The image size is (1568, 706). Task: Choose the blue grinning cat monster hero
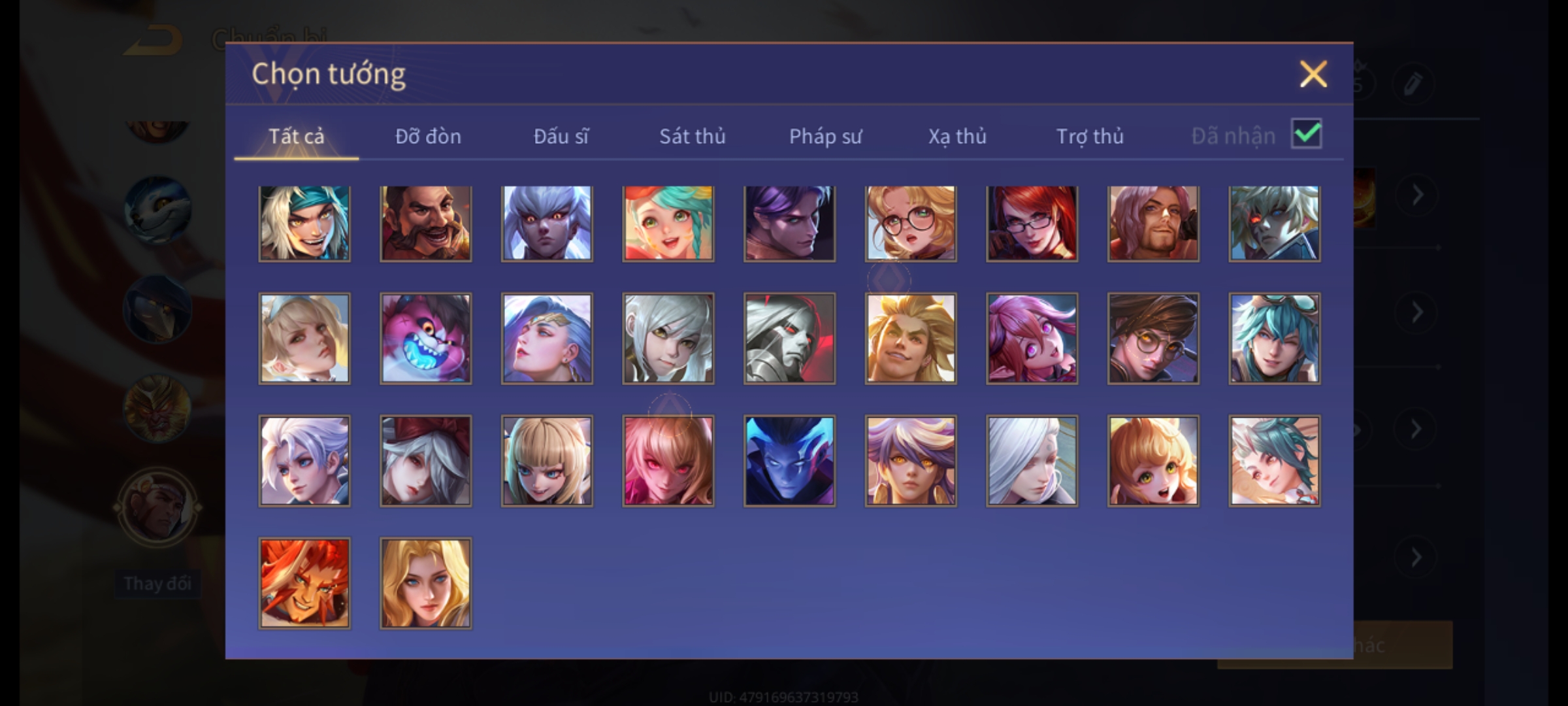click(425, 338)
